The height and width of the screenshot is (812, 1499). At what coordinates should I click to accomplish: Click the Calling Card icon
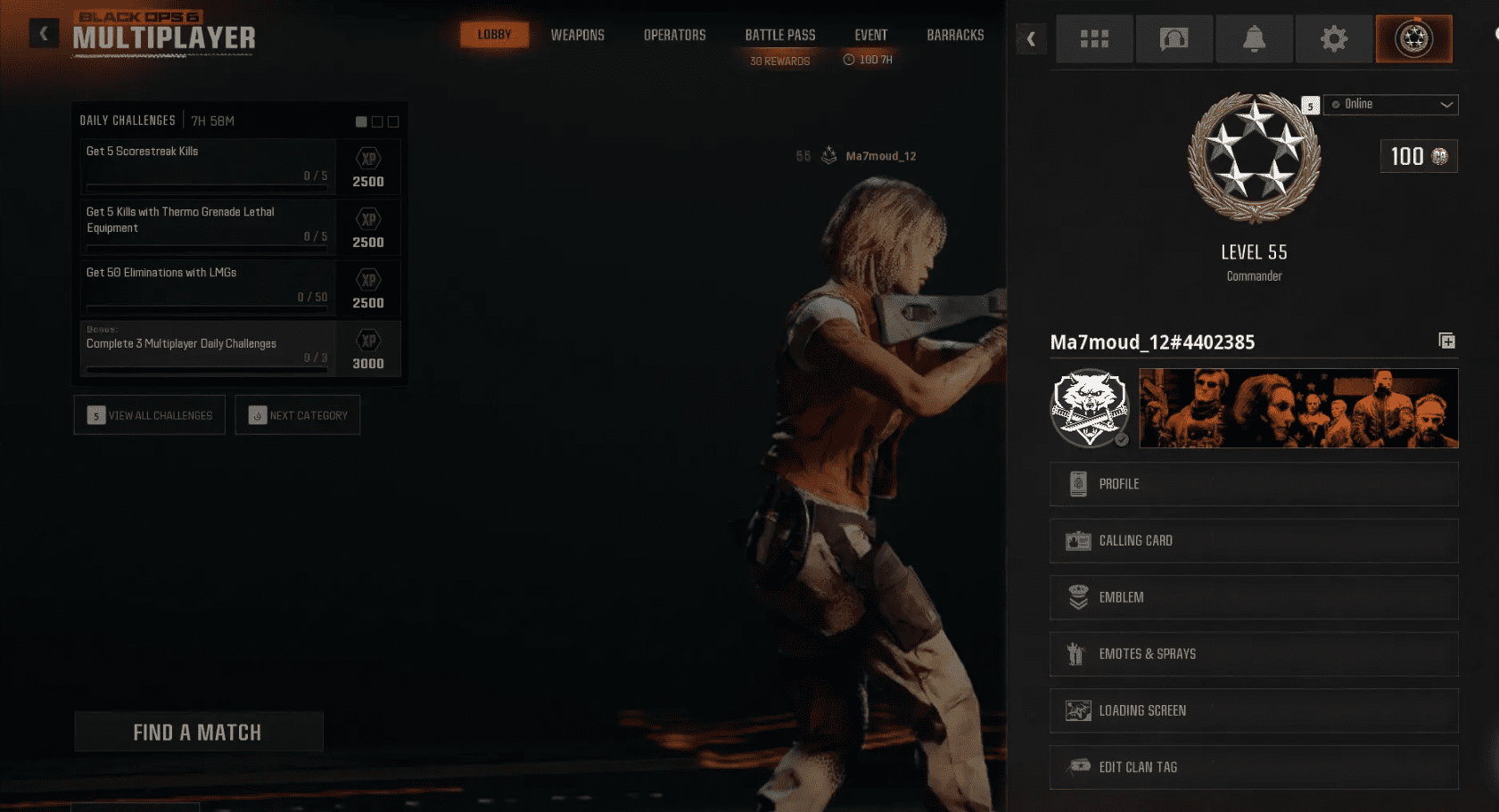point(1077,540)
